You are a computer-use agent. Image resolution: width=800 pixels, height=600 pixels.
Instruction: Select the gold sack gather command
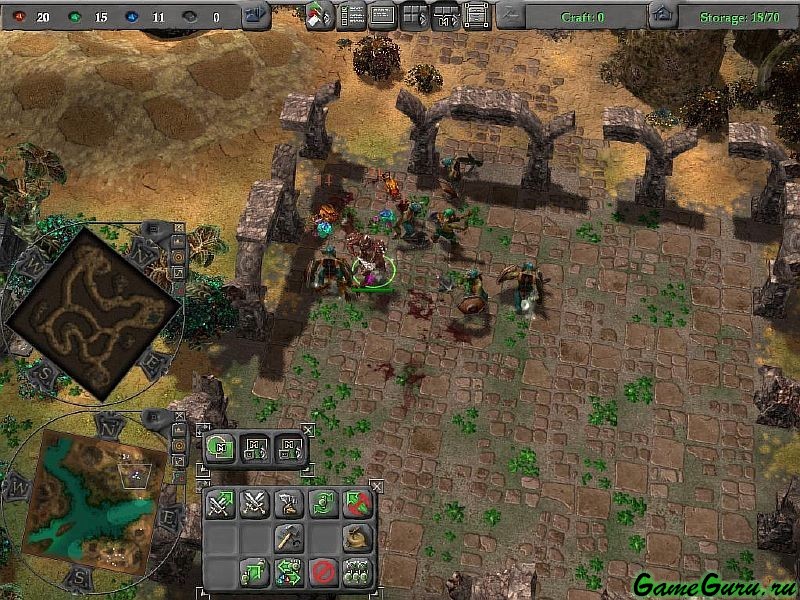[356, 538]
